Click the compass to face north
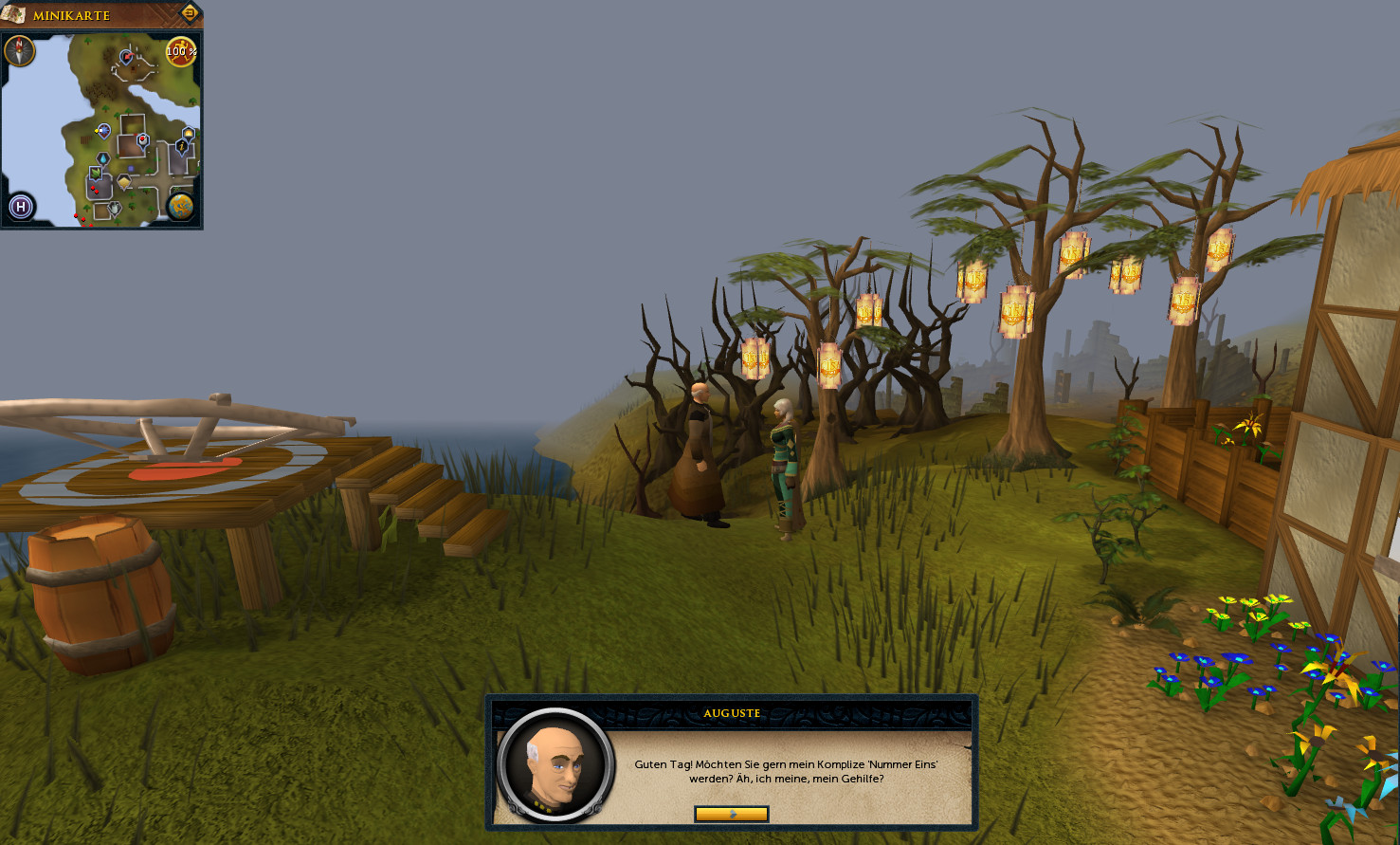Image resolution: width=1400 pixels, height=845 pixels. point(20,50)
